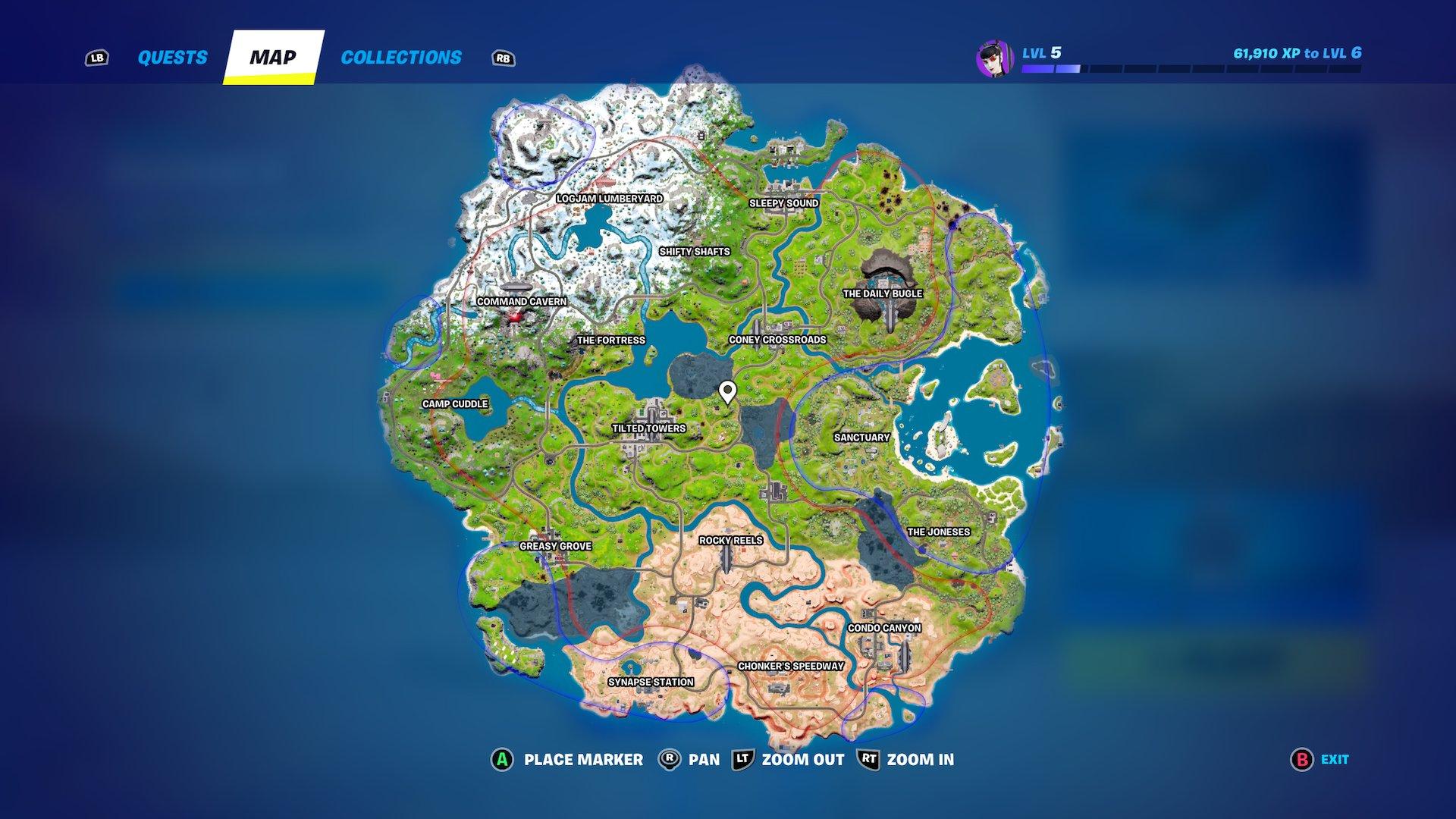Image resolution: width=1456 pixels, height=819 pixels.
Task: Click the RB shoulder button icon
Action: [x=503, y=57]
